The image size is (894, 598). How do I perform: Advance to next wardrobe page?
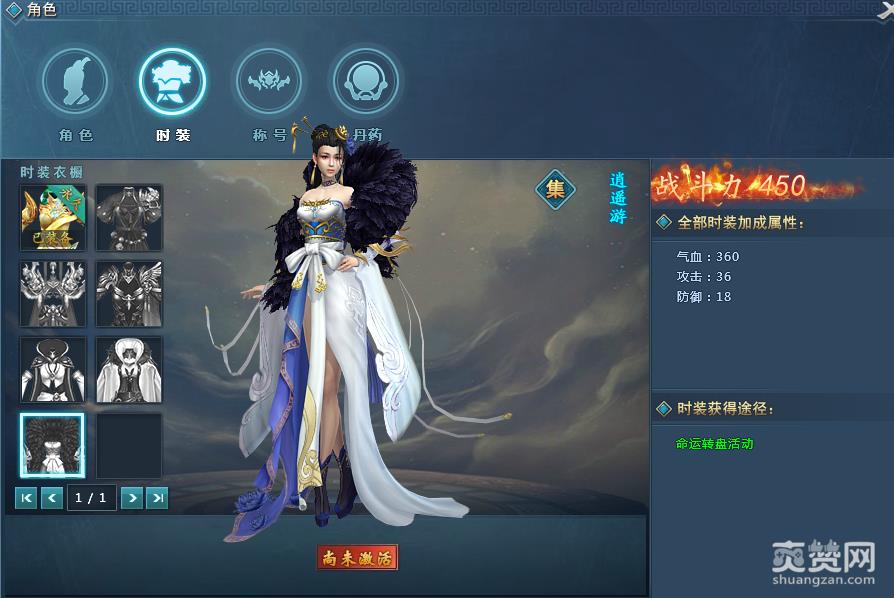pyautogui.click(x=131, y=497)
